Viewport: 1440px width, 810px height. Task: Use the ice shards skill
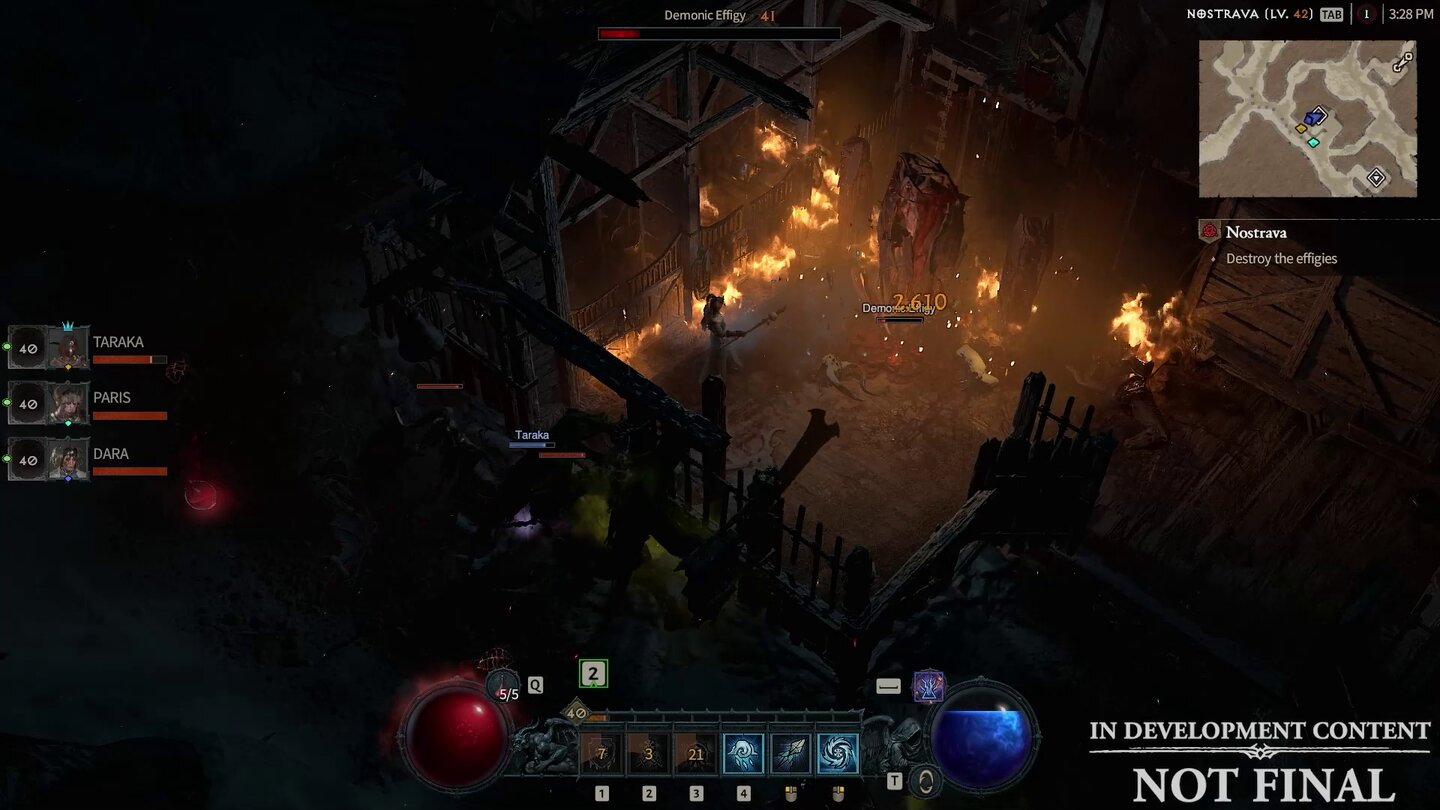coord(790,754)
